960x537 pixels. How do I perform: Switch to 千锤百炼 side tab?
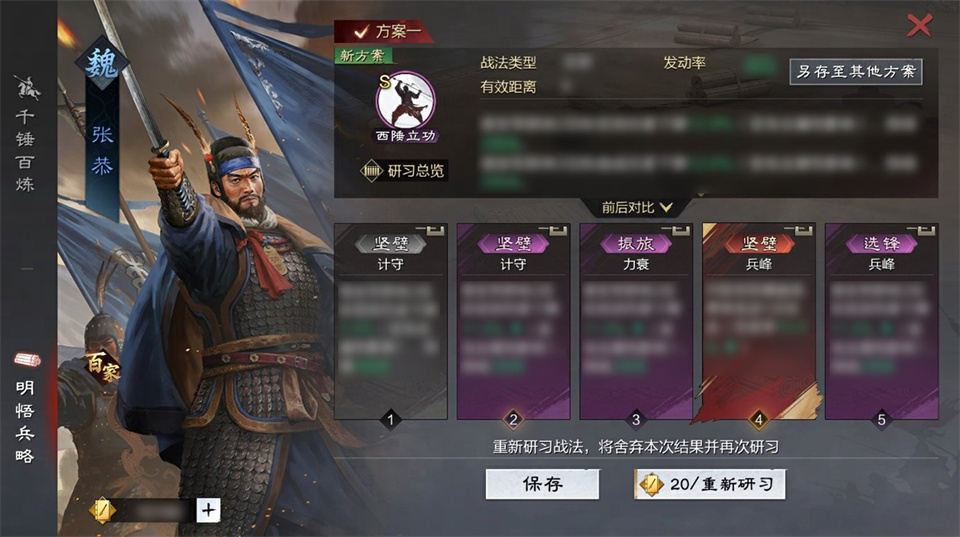point(25,135)
